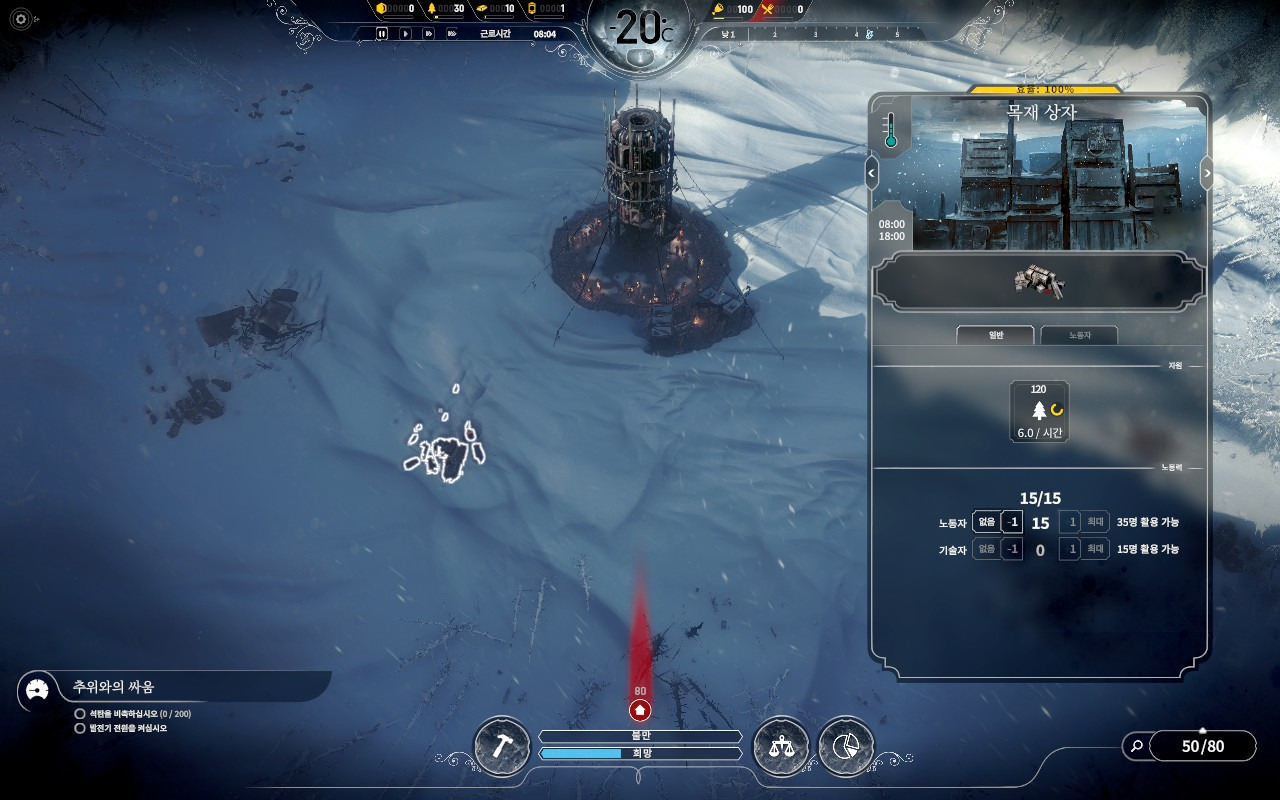Select the wood resource tile showing 120
Viewport: 1280px width, 800px height.
coord(1039,411)
